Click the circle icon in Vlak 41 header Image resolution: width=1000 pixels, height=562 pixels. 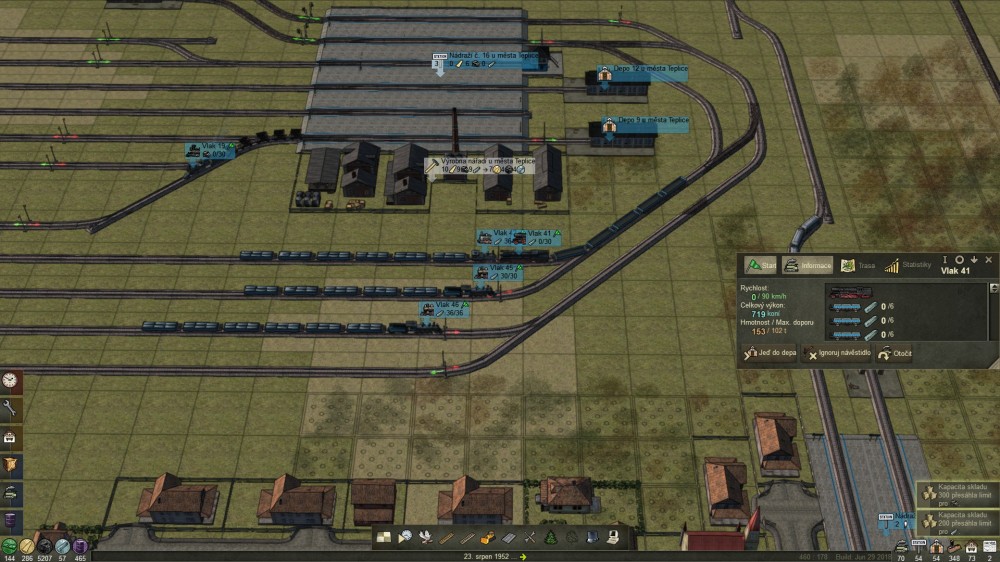coord(959,259)
